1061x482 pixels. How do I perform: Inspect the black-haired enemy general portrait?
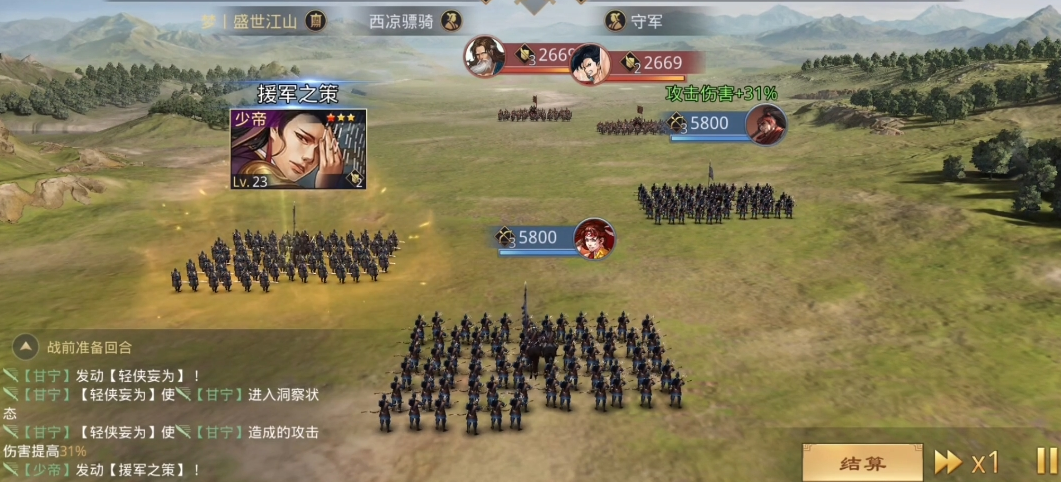point(590,64)
